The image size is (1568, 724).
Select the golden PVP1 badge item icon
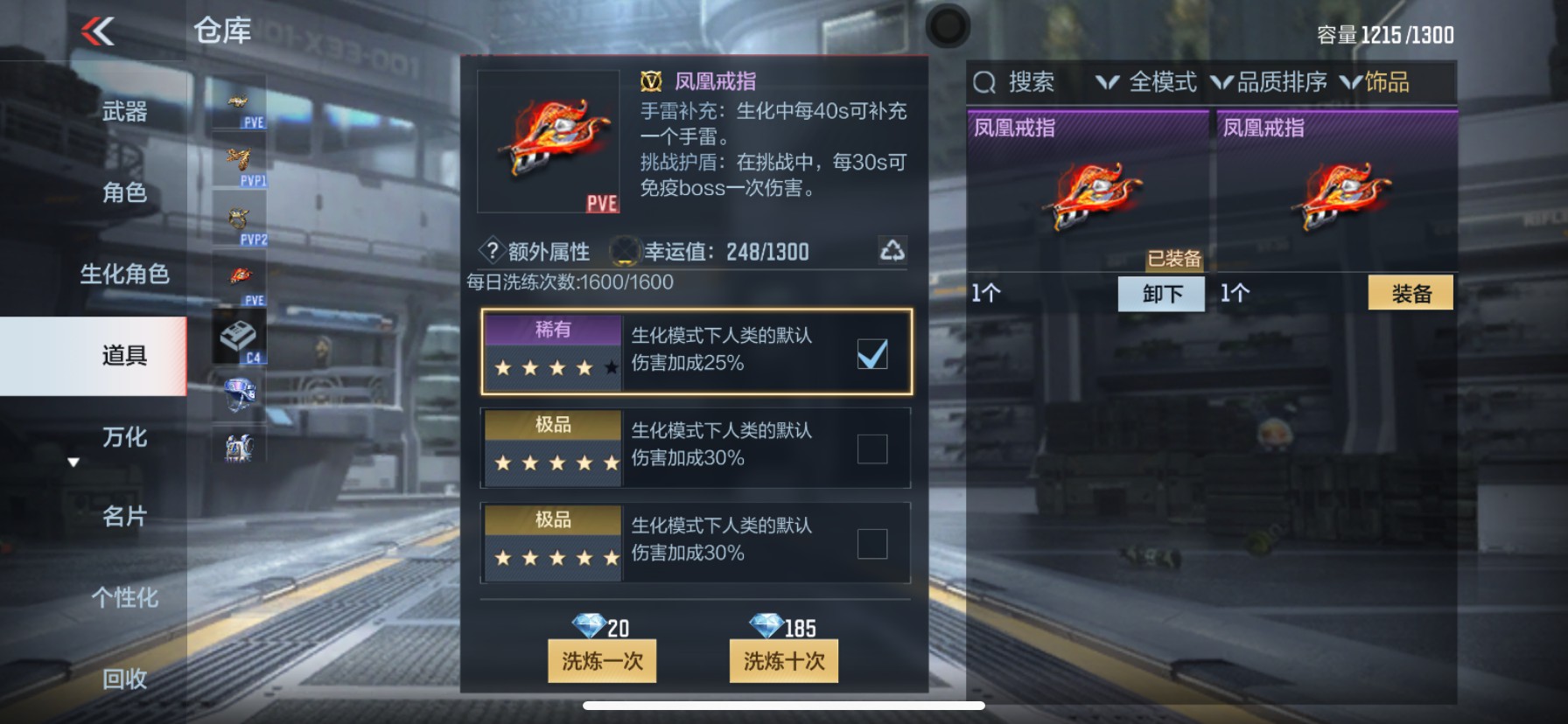238,157
